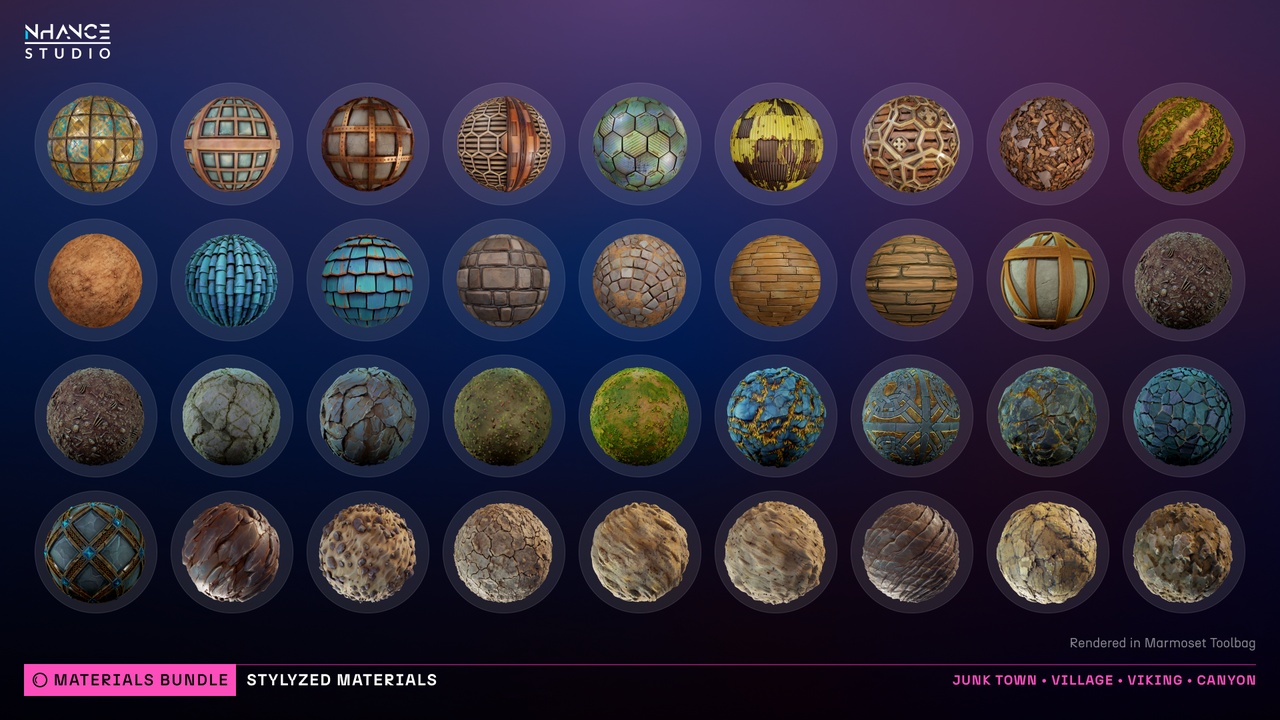1280x720 pixels.
Task: Choose the blue rock with gold veins sphere
Action: tap(776, 416)
